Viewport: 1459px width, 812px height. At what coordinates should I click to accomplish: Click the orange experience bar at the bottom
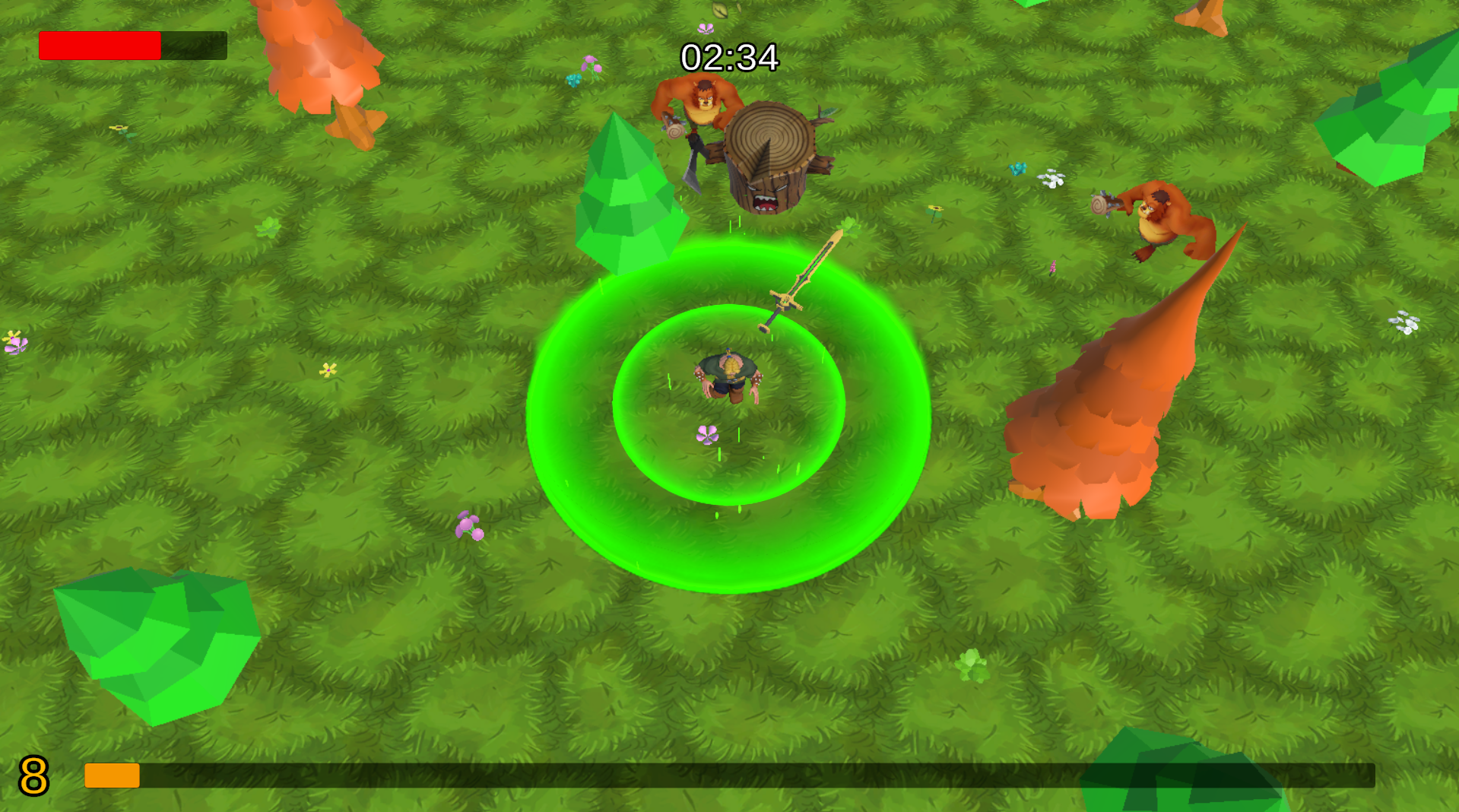point(111,777)
